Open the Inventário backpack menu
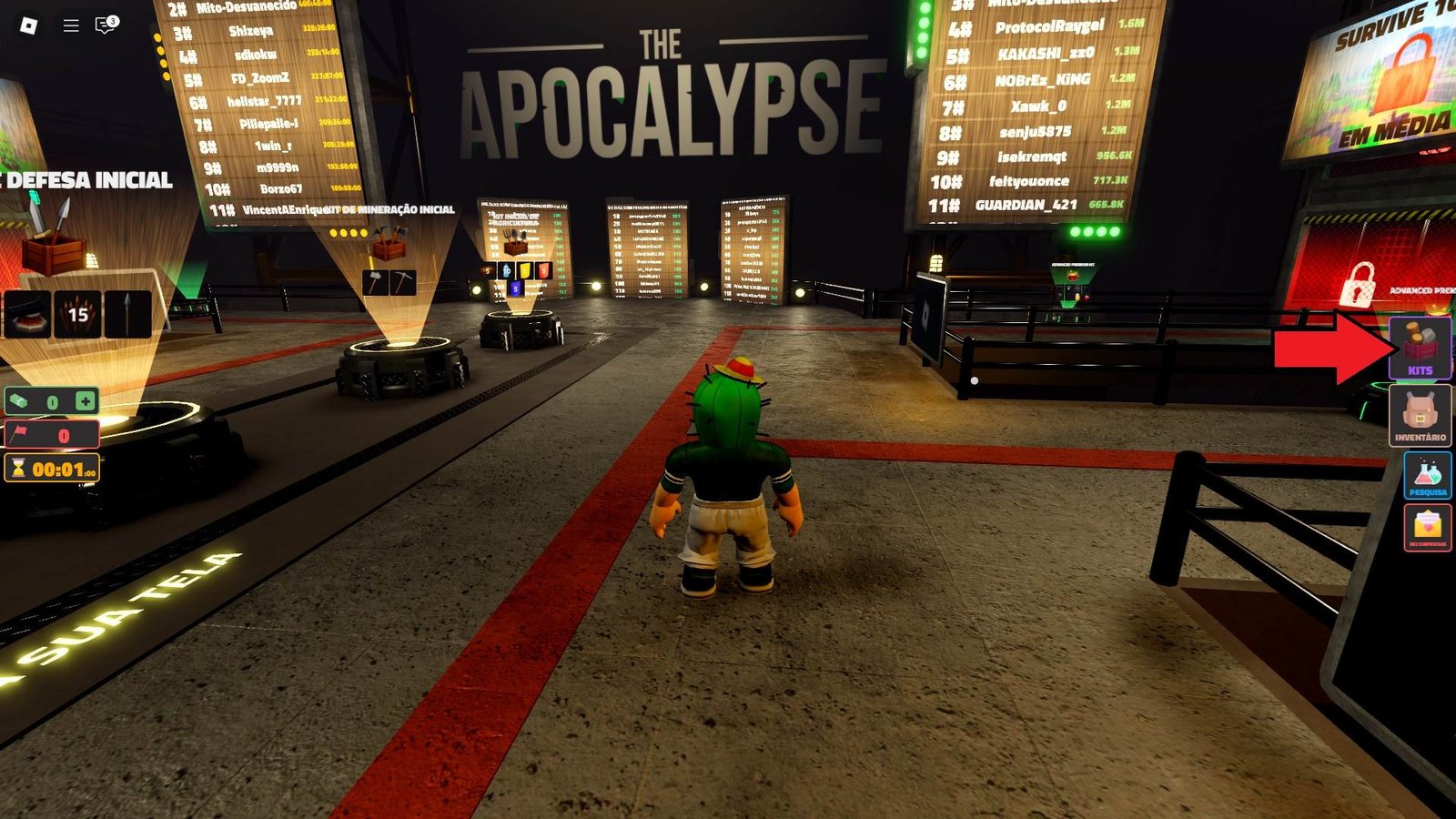This screenshot has height=819, width=1456. click(x=1420, y=416)
